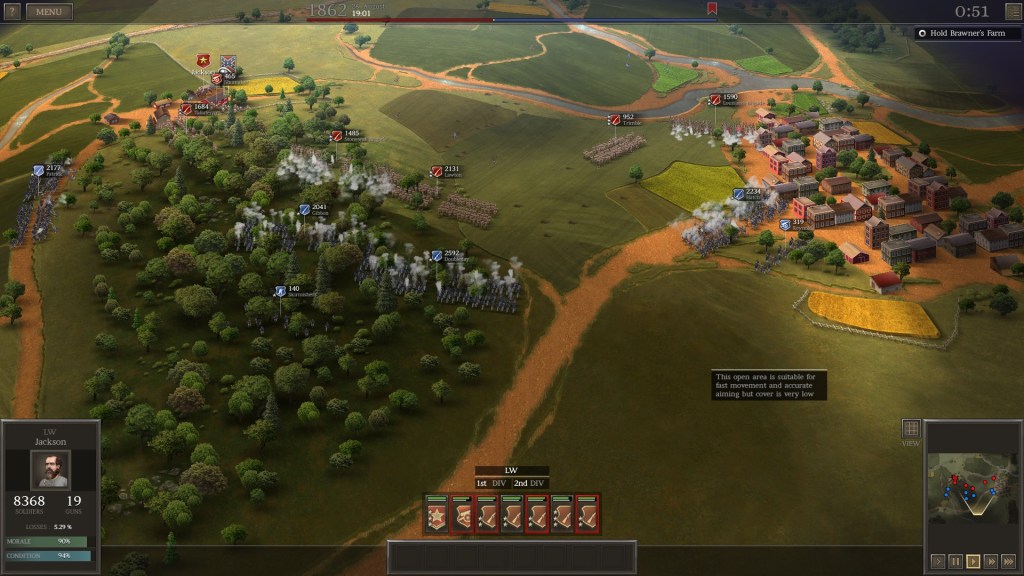
Task: Set the slow single-arrow speed
Action: click(937, 561)
